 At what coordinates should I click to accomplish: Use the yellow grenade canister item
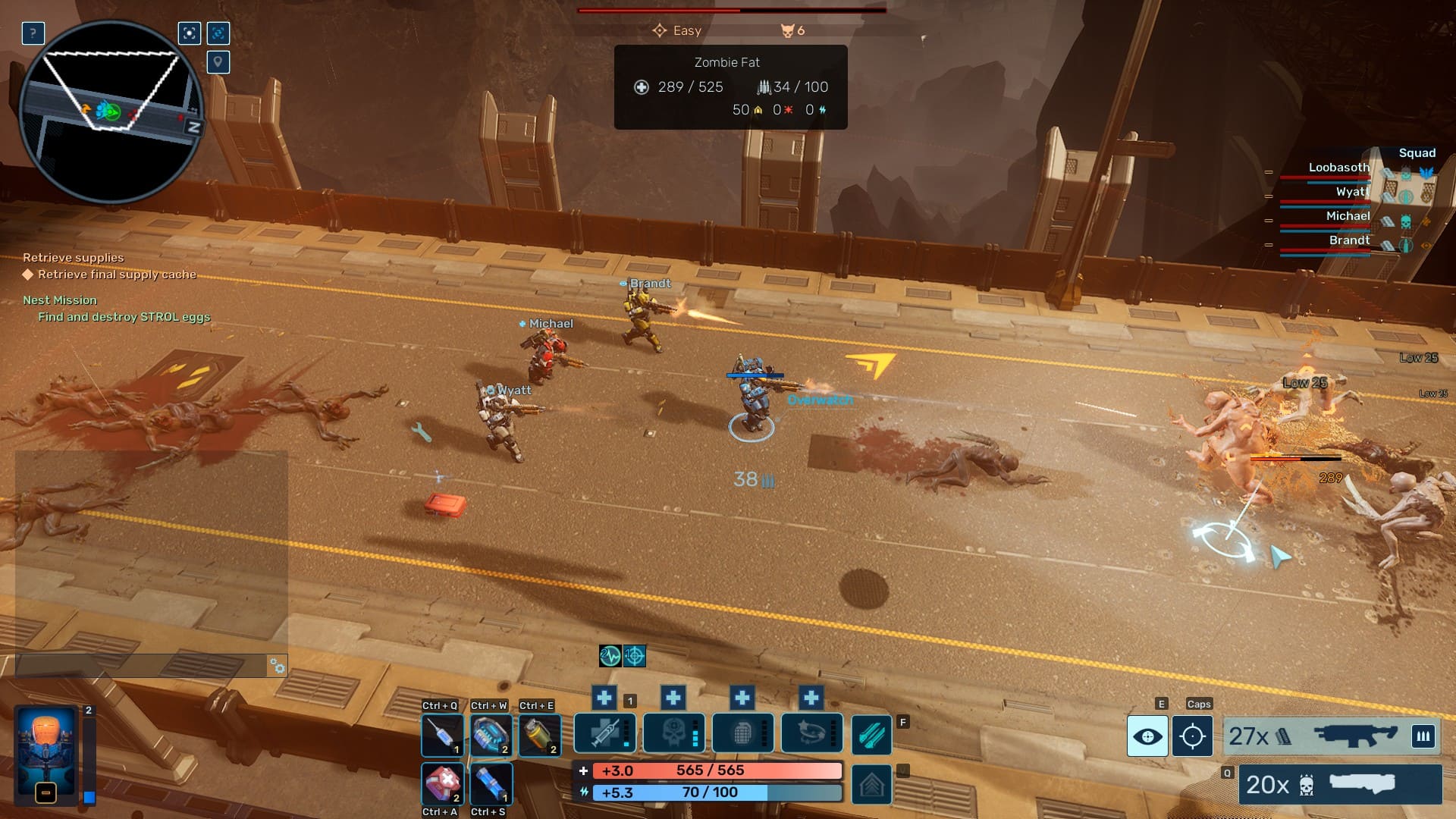pos(539,735)
